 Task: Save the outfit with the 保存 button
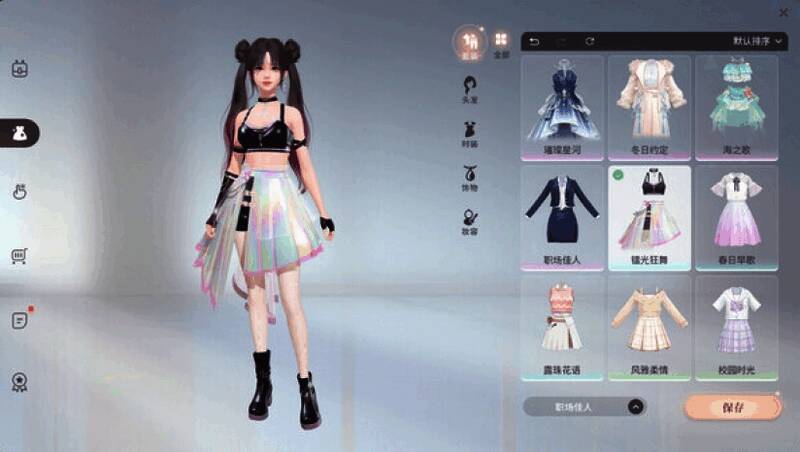click(x=733, y=407)
